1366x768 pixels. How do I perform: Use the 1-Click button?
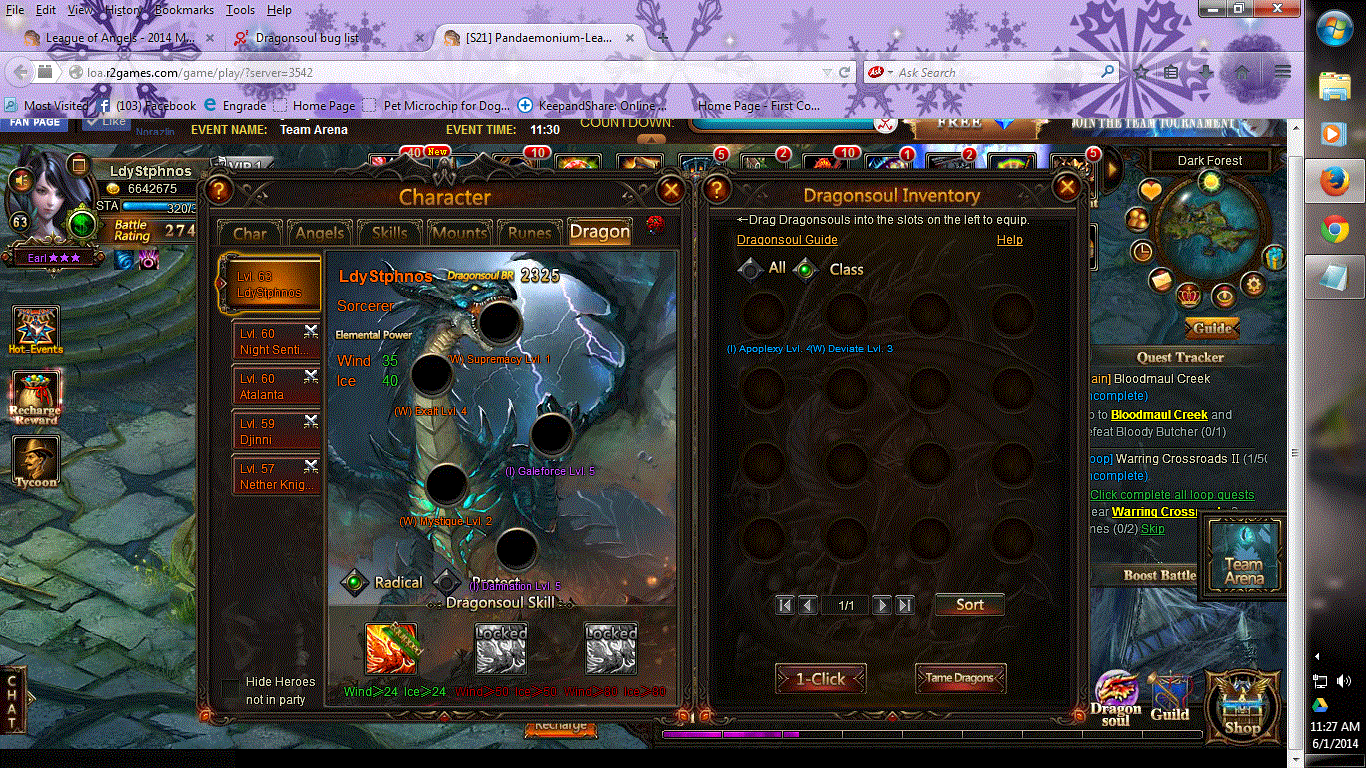pyautogui.click(x=820, y=679)
